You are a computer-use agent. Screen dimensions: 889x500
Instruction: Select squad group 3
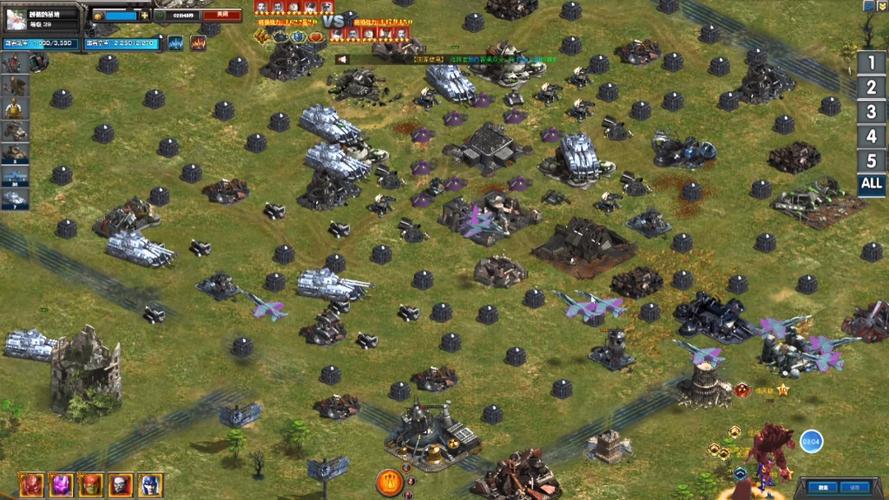871,112
